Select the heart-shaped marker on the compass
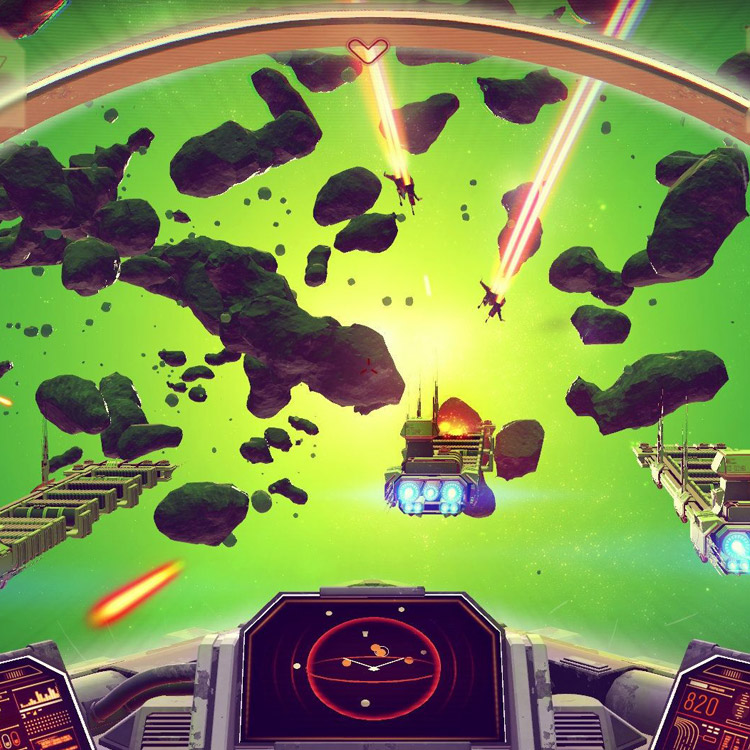This screenshot has width=750, height=750. coord(367,50)
